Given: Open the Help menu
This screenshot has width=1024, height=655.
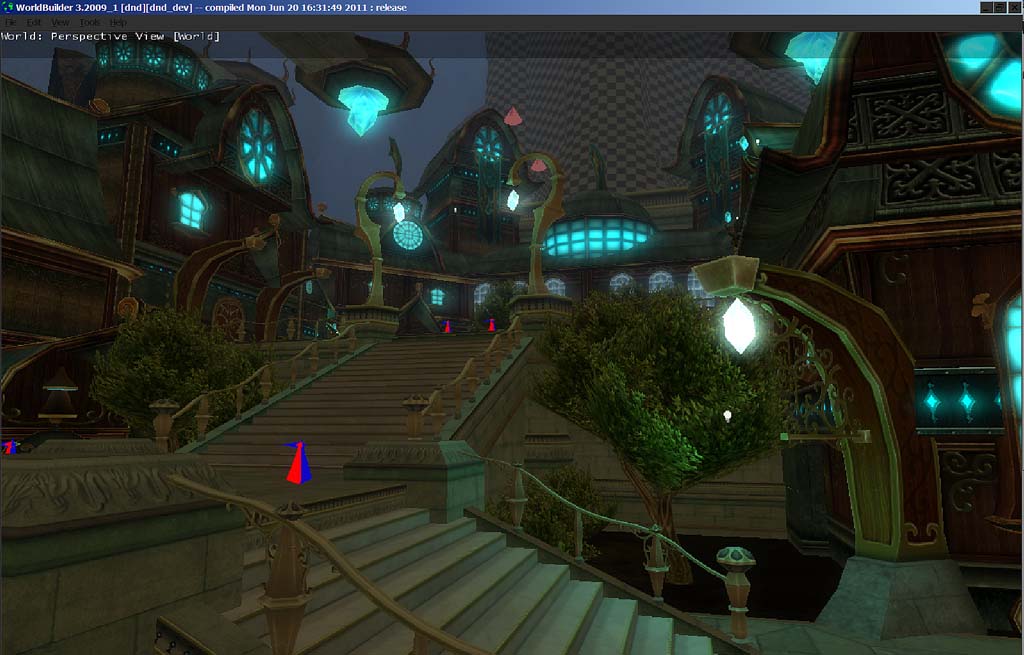Looking at the screenshot, I should [x=118, y=22].
